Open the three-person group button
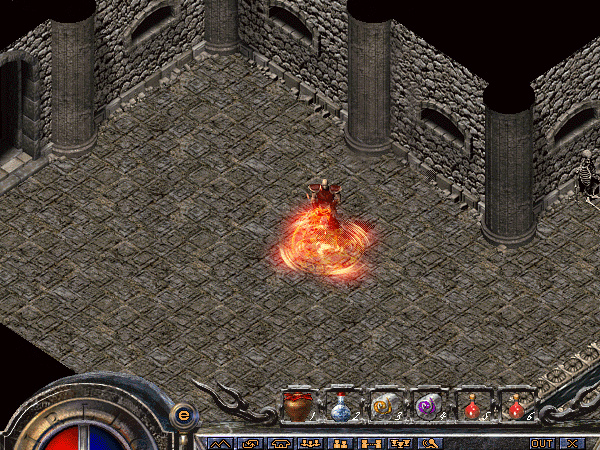This screenshot has width=600, height=450. click(311, 443)
